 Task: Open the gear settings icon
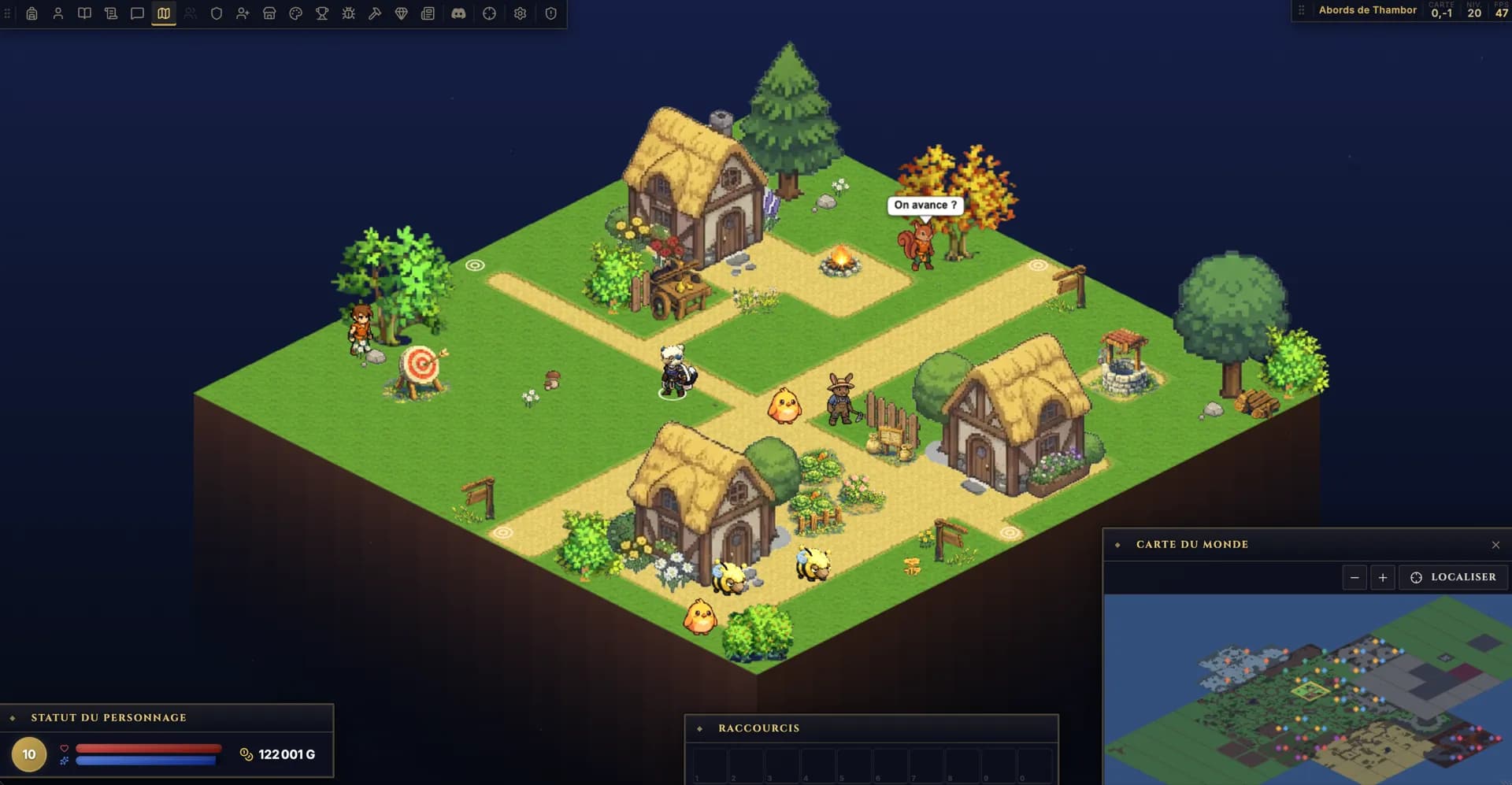click(x=520, y=13)
